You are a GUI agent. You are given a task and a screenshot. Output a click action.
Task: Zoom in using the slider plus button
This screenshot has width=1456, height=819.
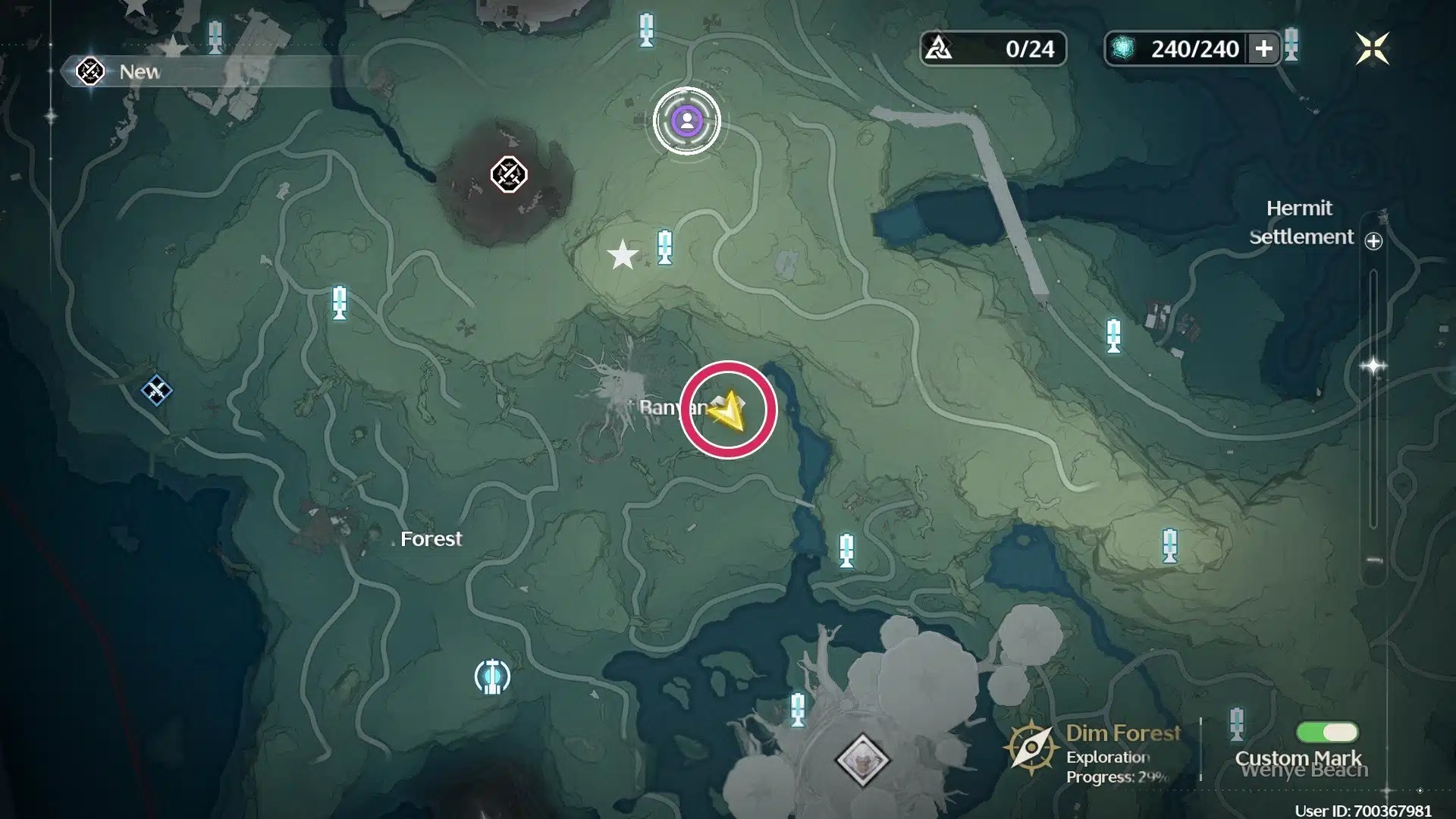point(1373,241)
